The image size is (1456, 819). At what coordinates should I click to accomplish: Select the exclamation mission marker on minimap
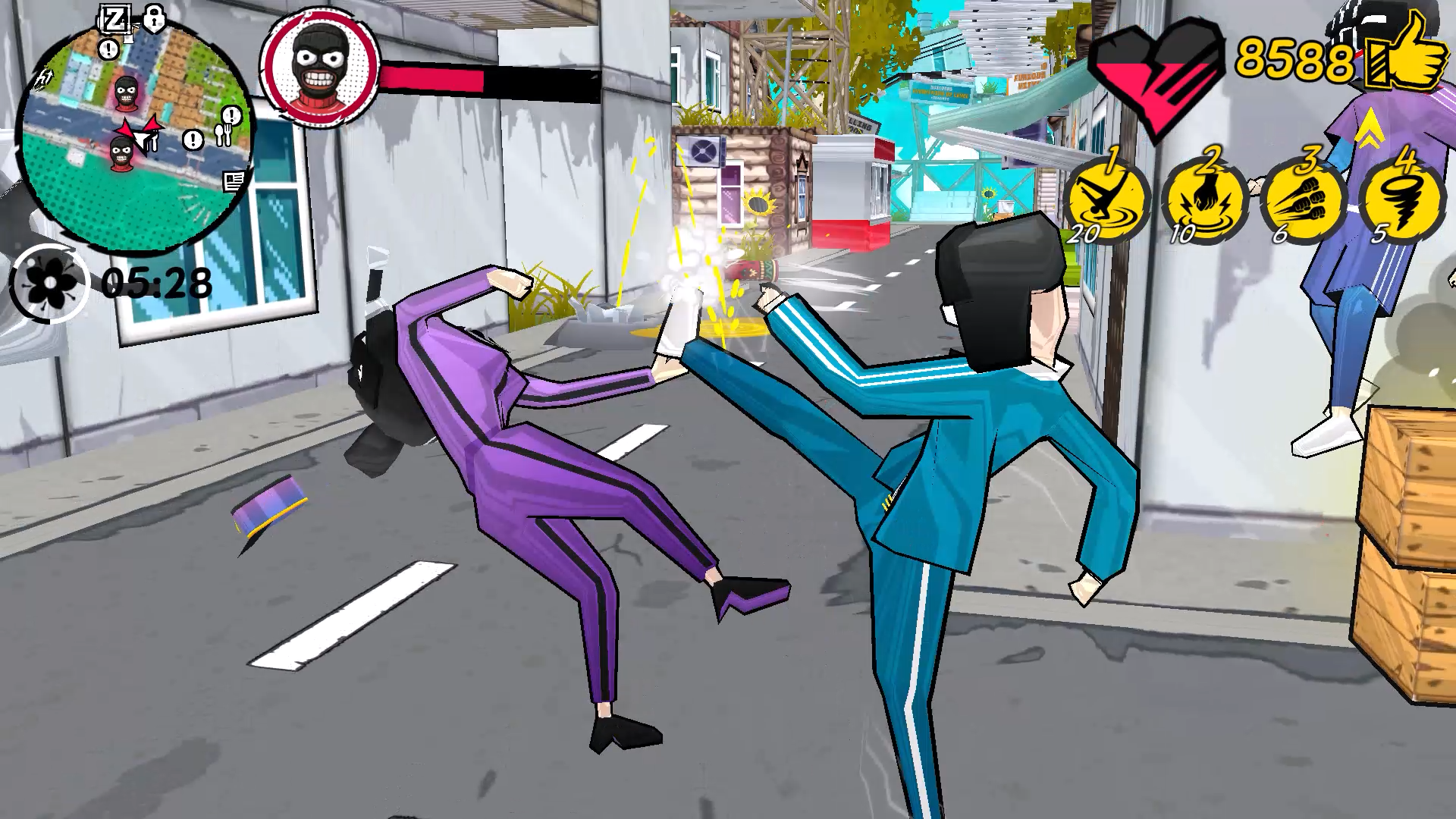[194, 140]
